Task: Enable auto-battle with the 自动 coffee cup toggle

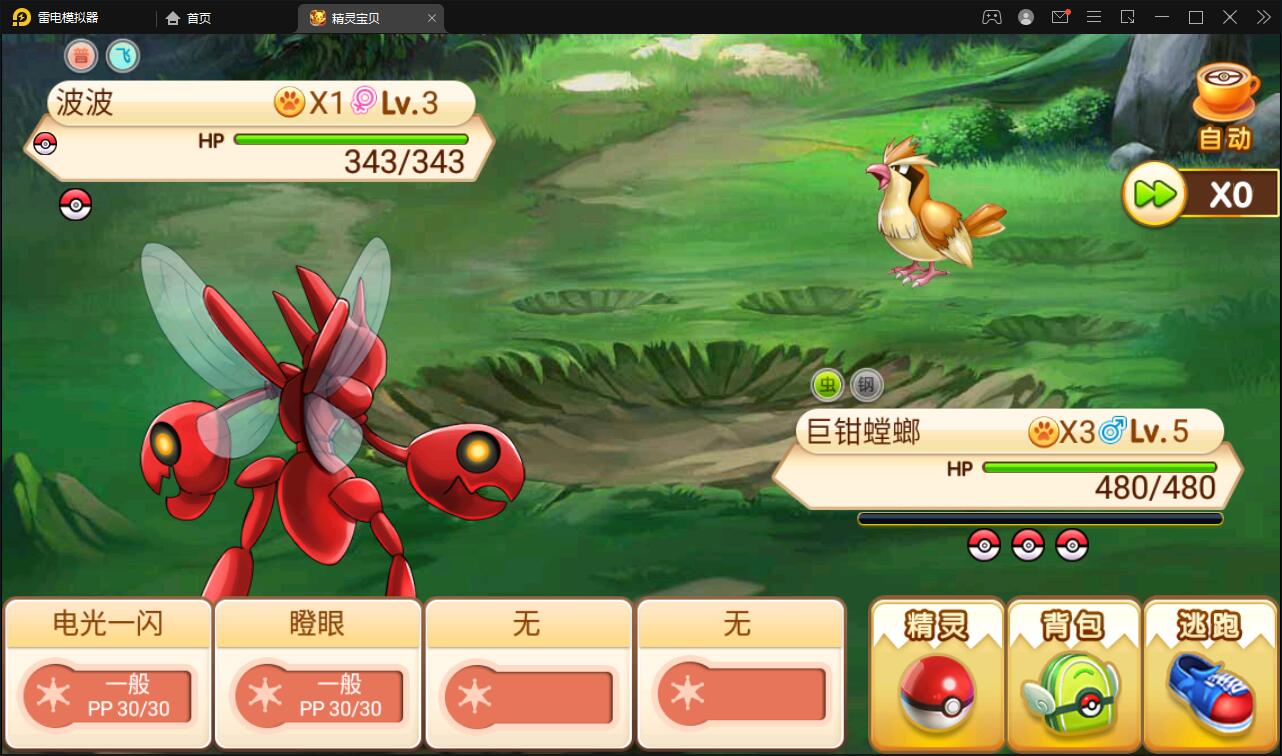Action: 1227,97
